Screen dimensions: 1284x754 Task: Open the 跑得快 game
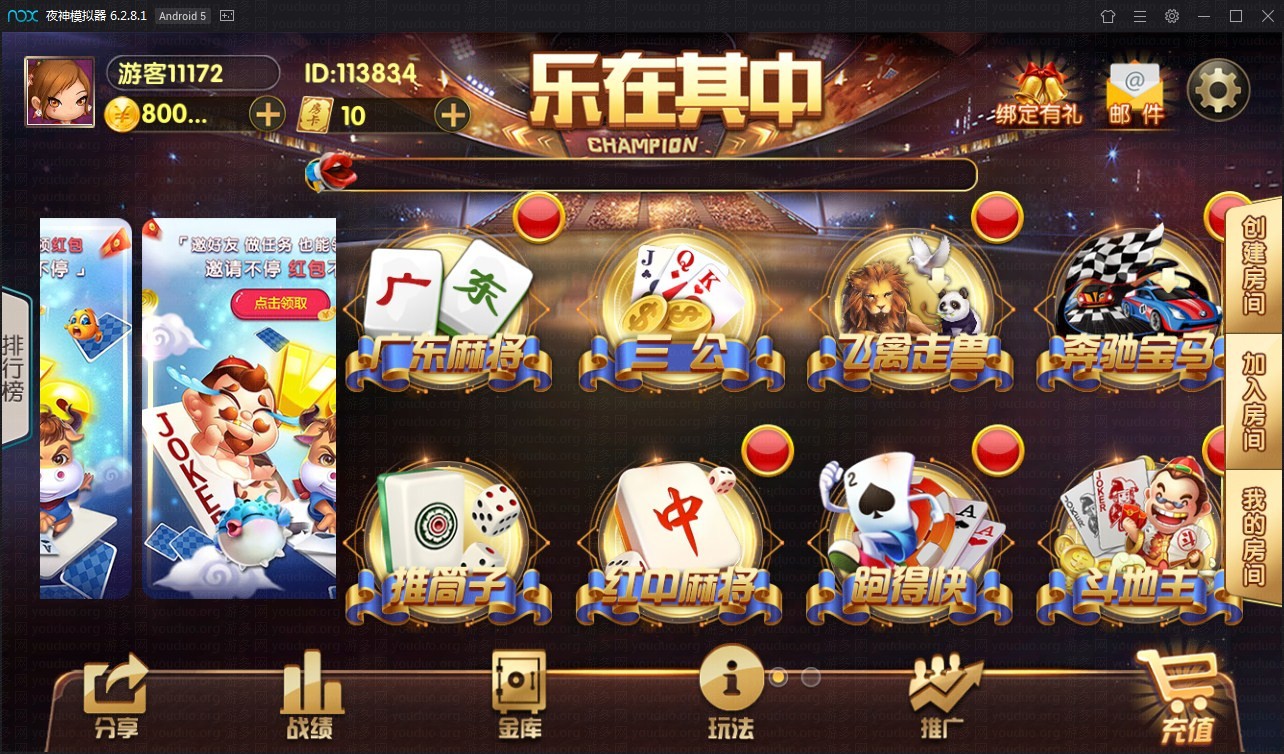pyautogui.click(x=909, y=530)
